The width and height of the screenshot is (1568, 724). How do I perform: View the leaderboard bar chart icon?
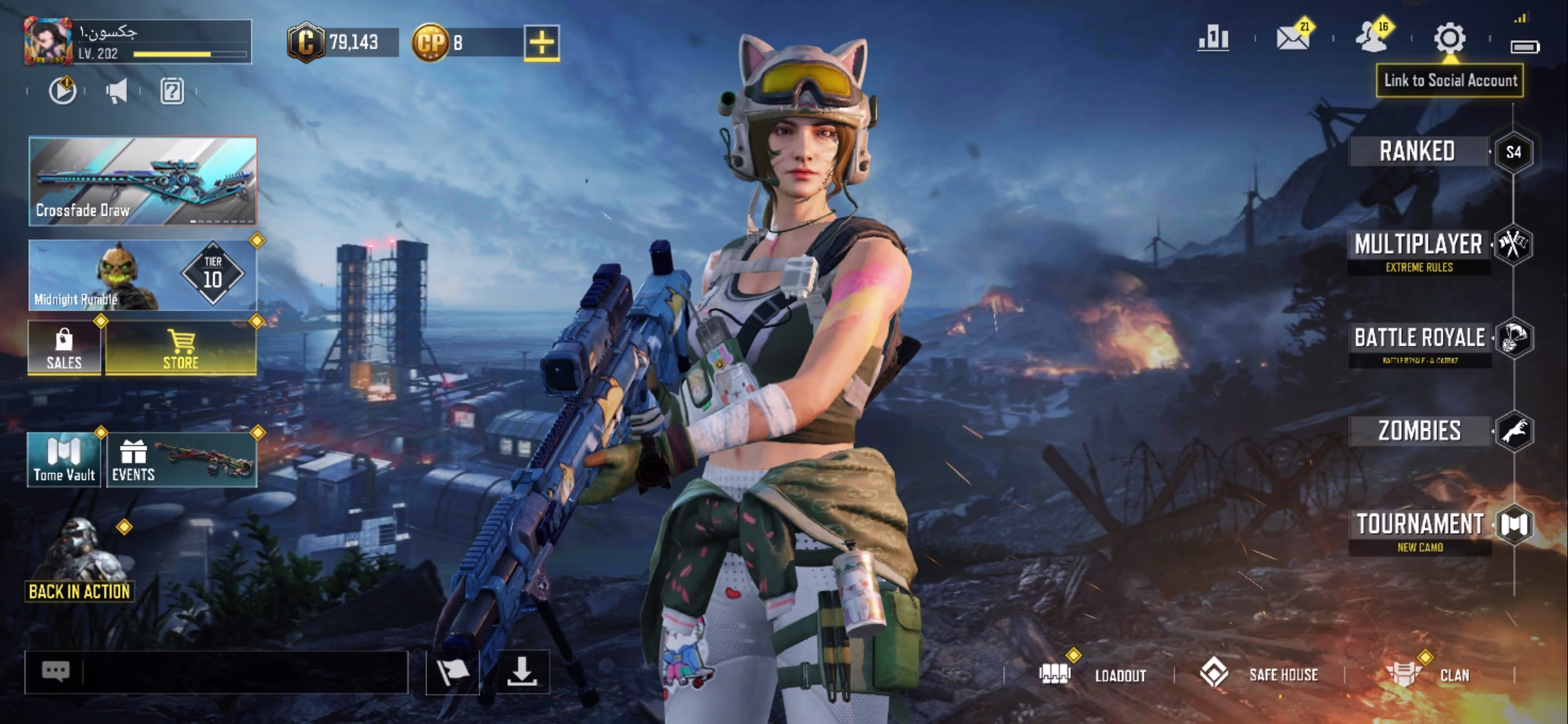point(1214,38)
